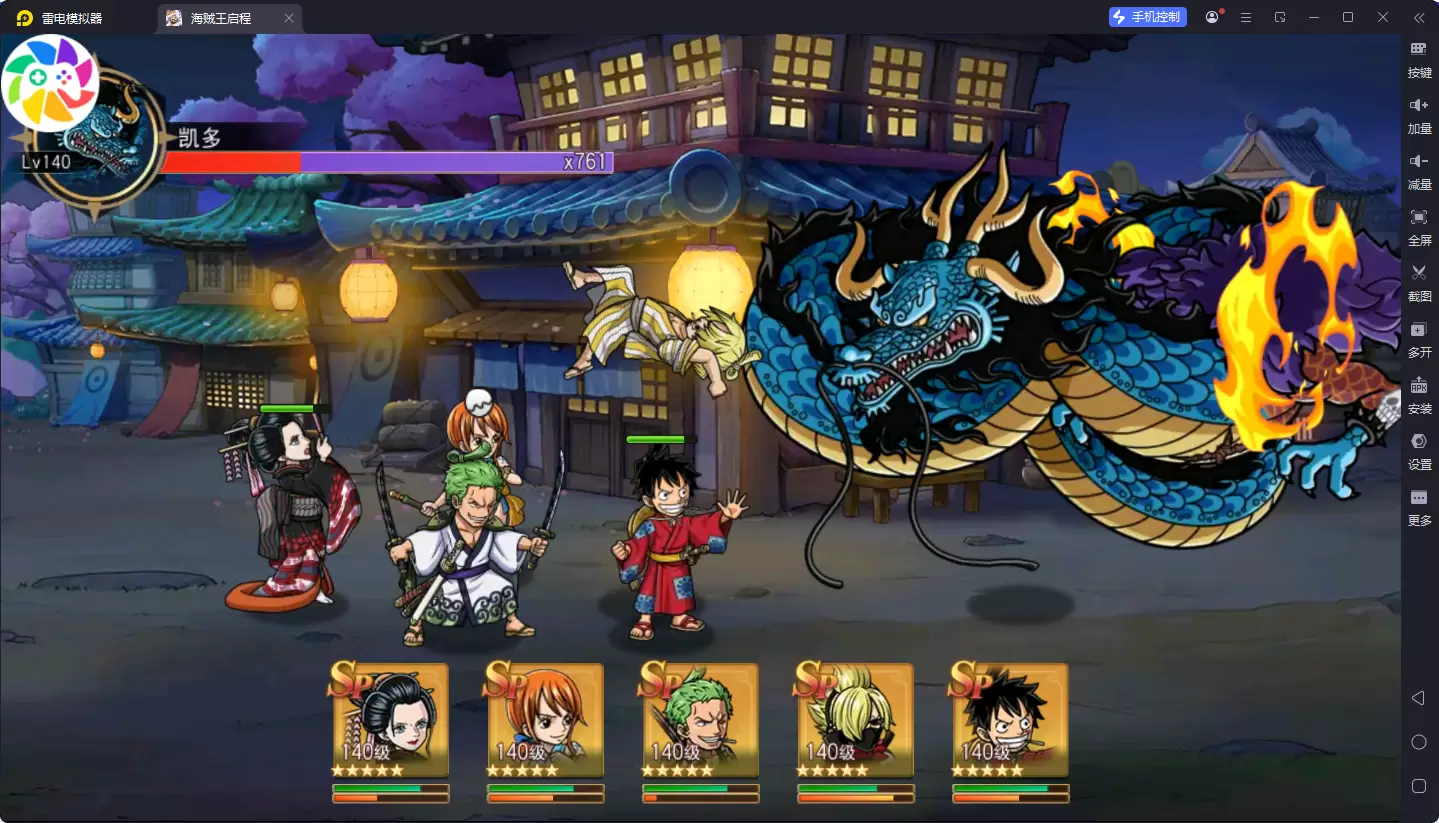
Task: Click the 手机控制 phone control button
Action: [1148, 17]
